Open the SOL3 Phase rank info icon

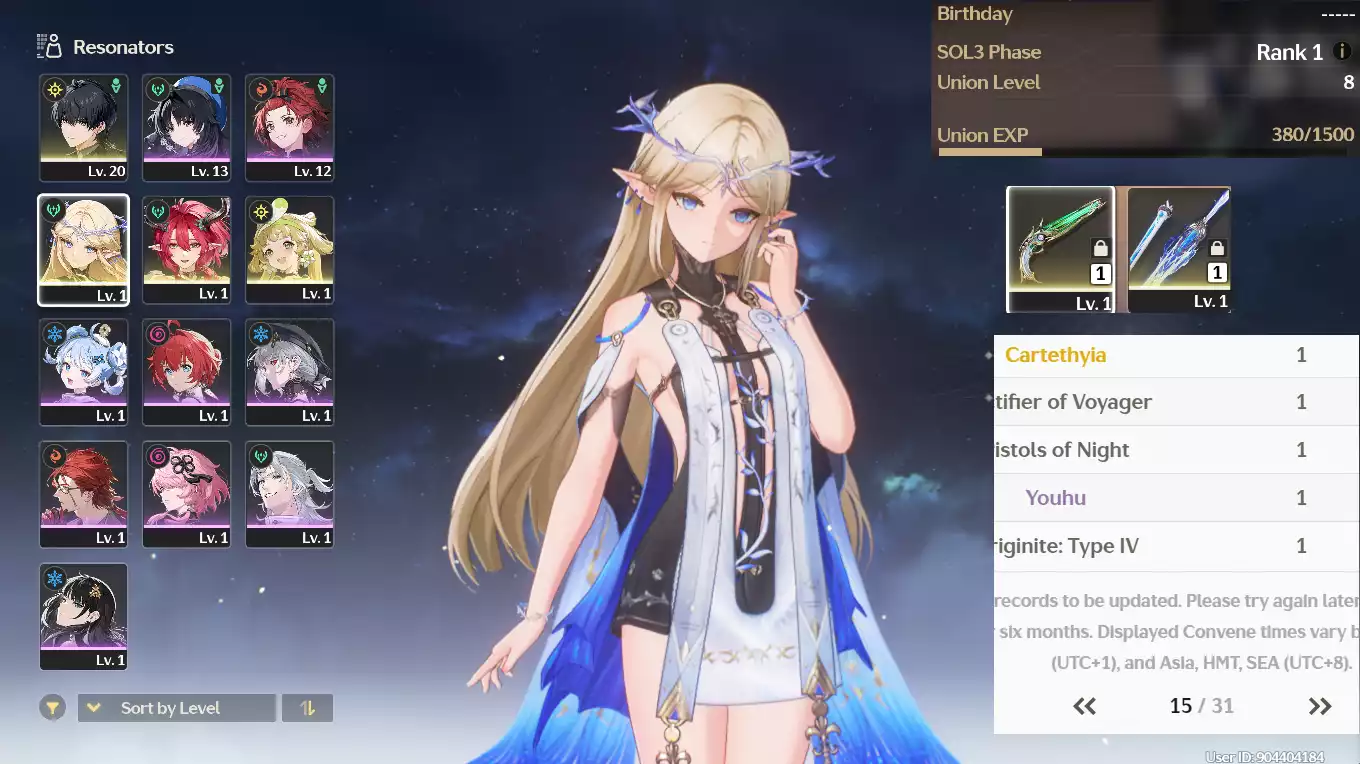(x=1342, y=51)
